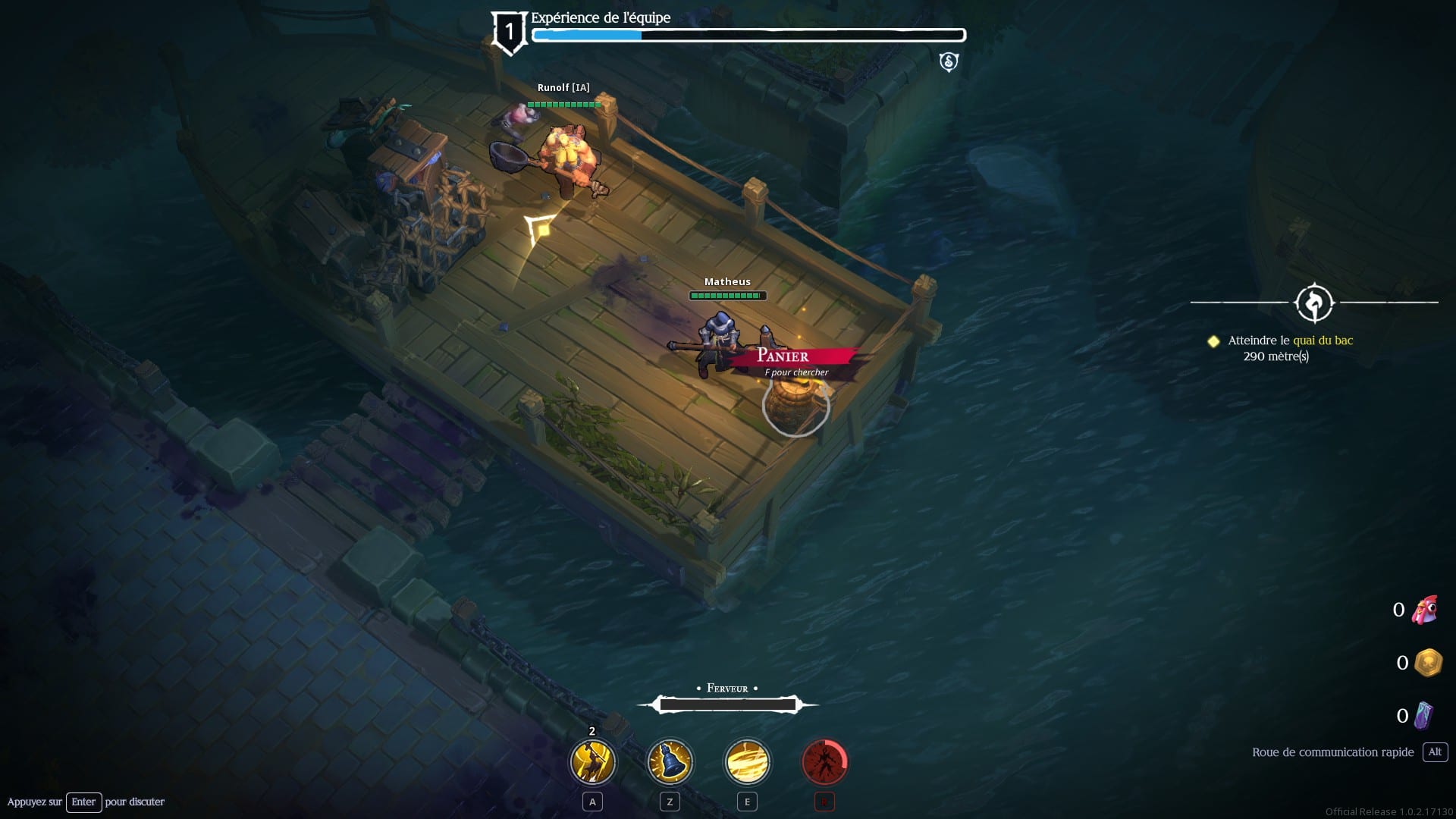Activate the bell summon skill on key Z

pos(670,762)
